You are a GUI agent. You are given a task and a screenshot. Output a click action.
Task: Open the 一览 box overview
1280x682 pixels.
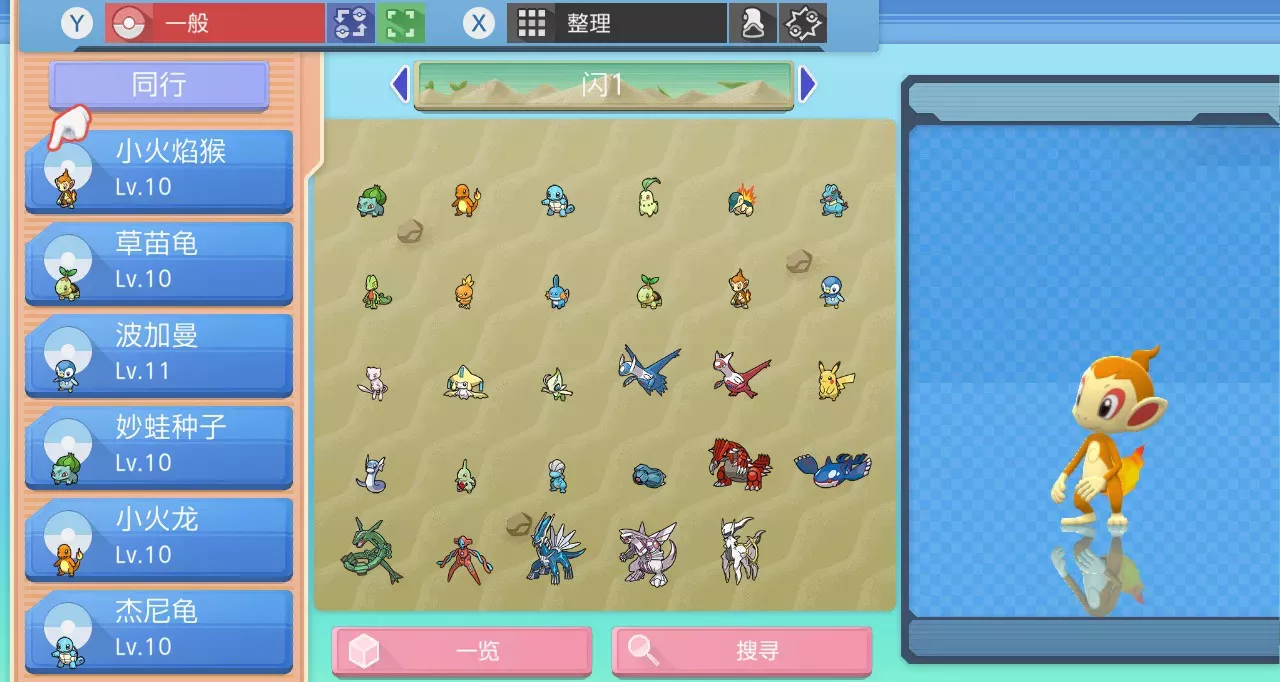point(462,652)
